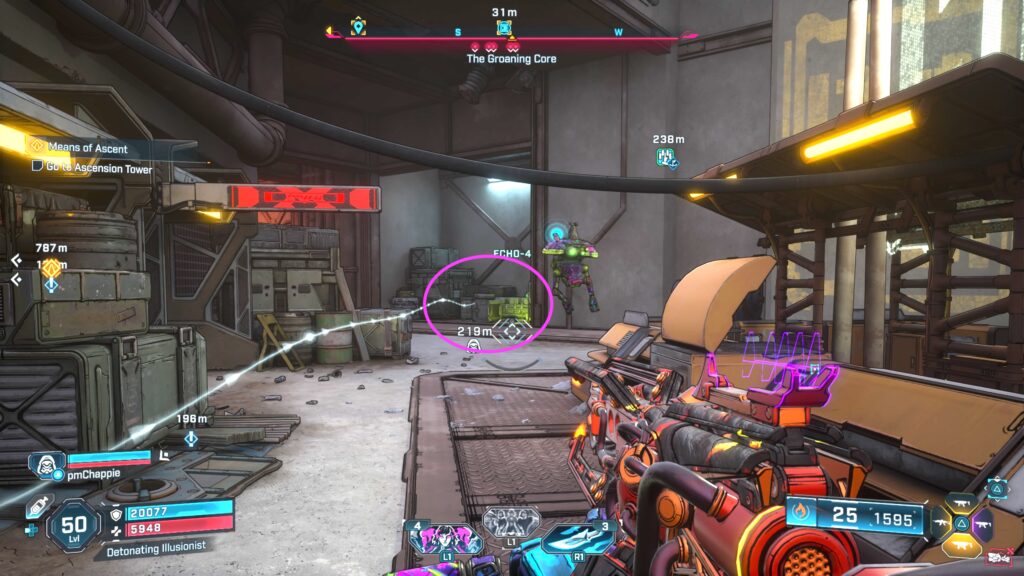The height and width of the screenshot is (576, 1024).
Task: Select the purple weapon slot
Action: click(981, 522)
